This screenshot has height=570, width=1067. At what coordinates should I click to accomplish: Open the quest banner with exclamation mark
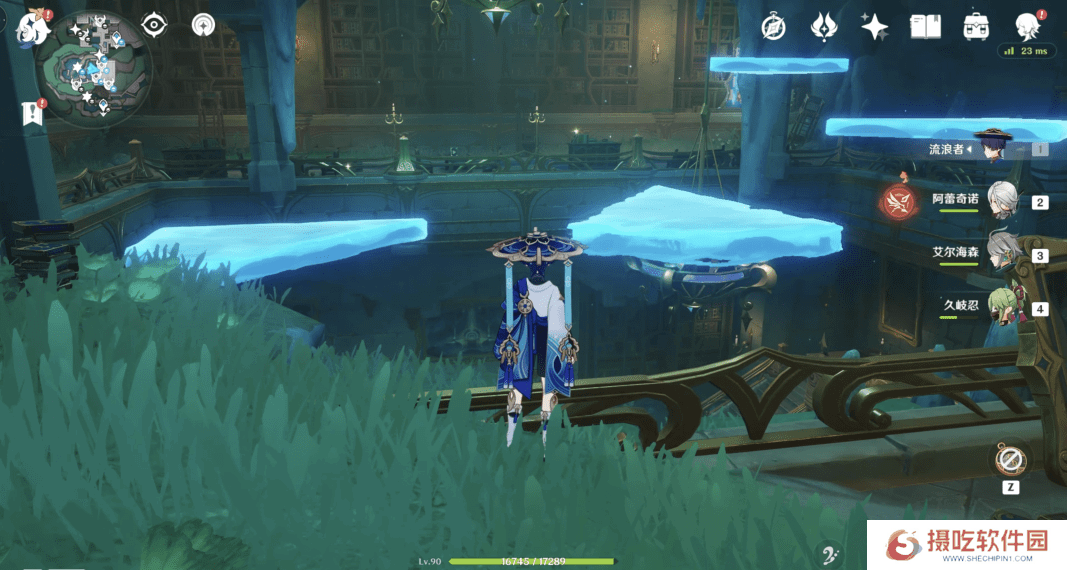(33, 112)
